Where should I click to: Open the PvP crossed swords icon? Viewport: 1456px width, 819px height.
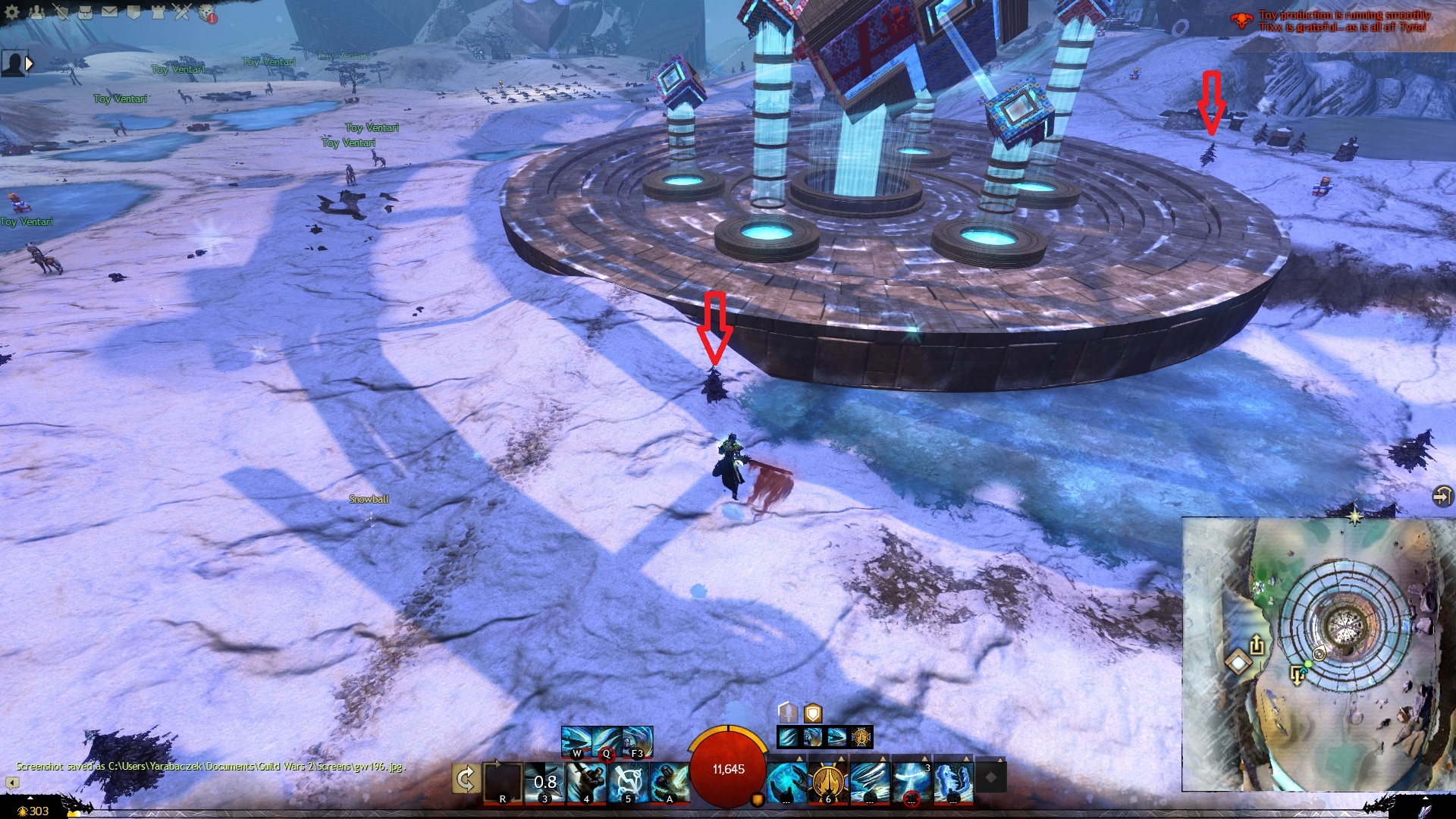click(182, 11)
